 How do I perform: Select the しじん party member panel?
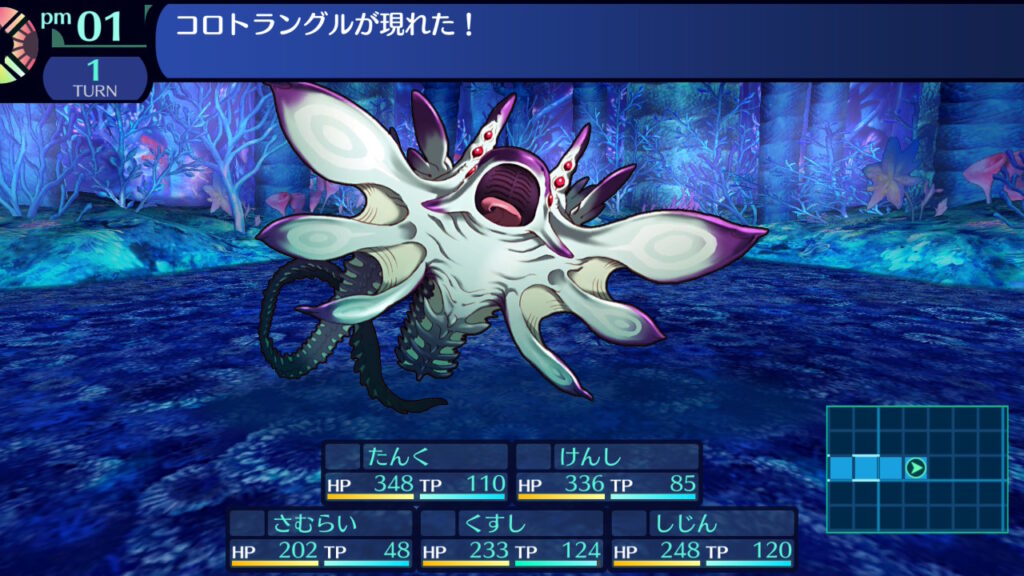pos(703,538)
